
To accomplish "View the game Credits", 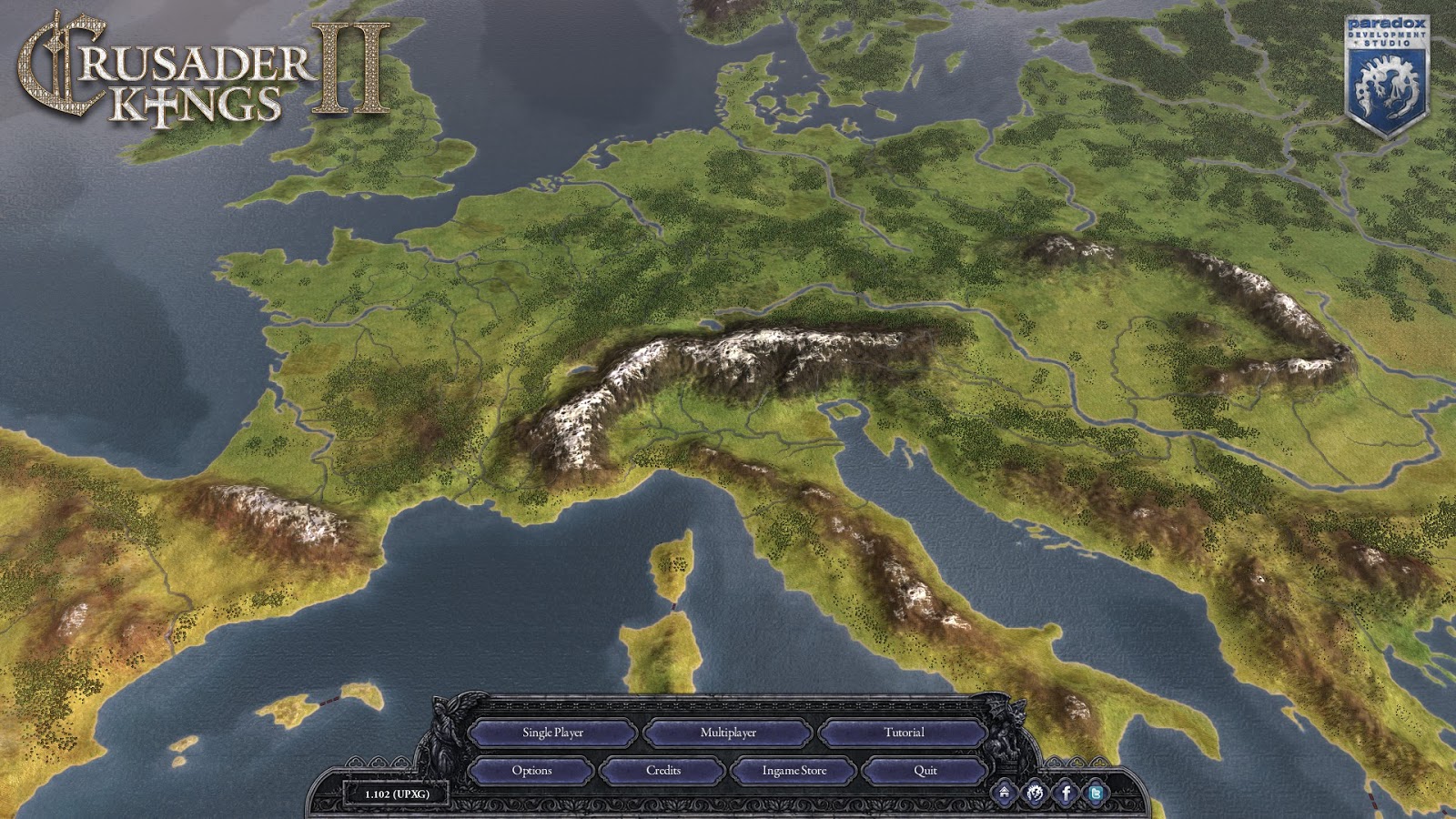I will (x=663, y=771).
